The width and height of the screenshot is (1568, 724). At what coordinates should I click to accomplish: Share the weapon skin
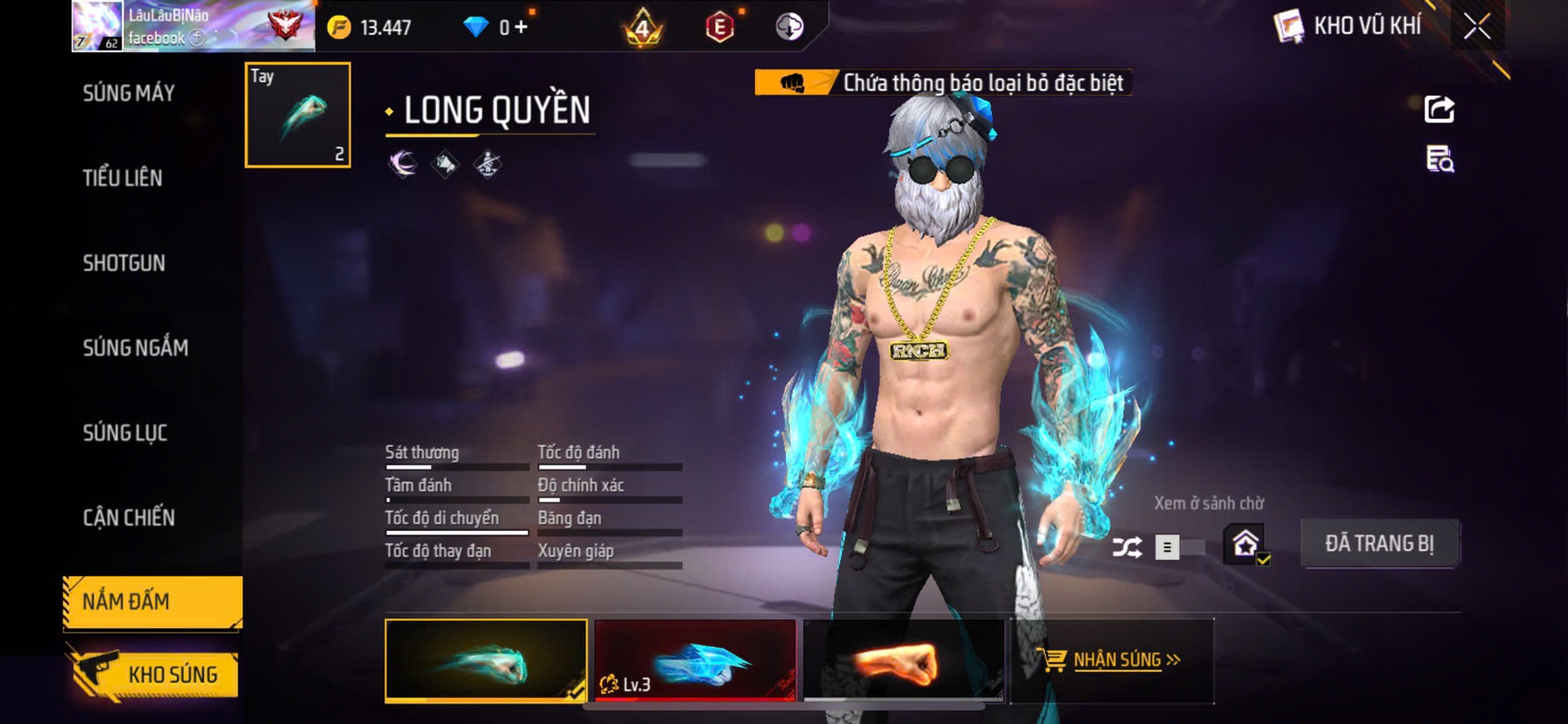point(1439,109)
